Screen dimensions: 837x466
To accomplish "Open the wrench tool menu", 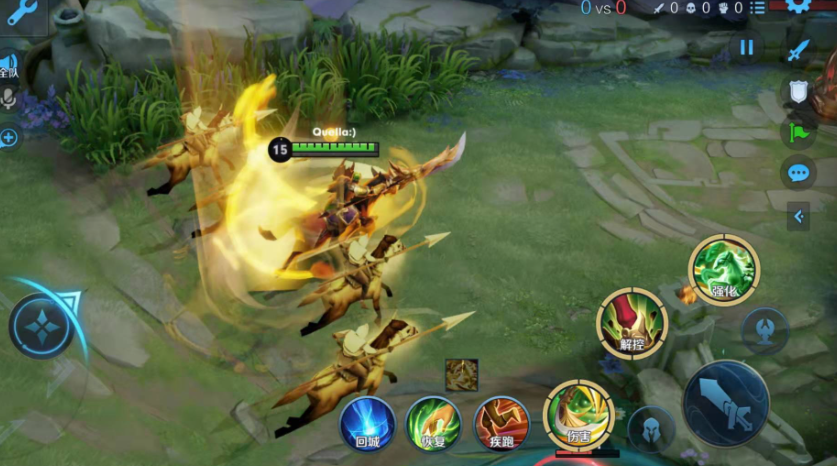I will pyautogui.click(x=21, y=12).
